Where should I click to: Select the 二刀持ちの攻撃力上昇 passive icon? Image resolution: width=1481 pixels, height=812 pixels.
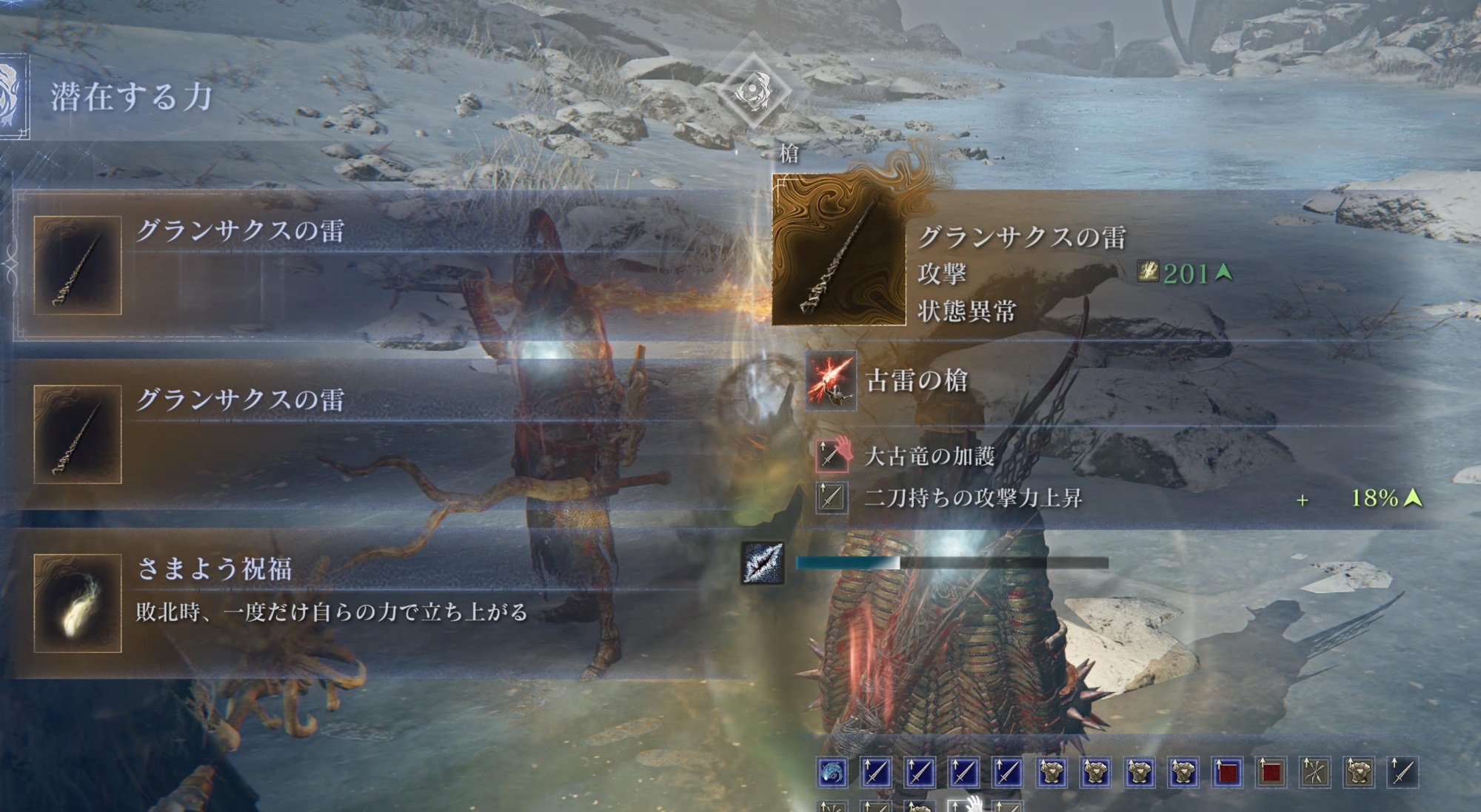coord(831,497)
